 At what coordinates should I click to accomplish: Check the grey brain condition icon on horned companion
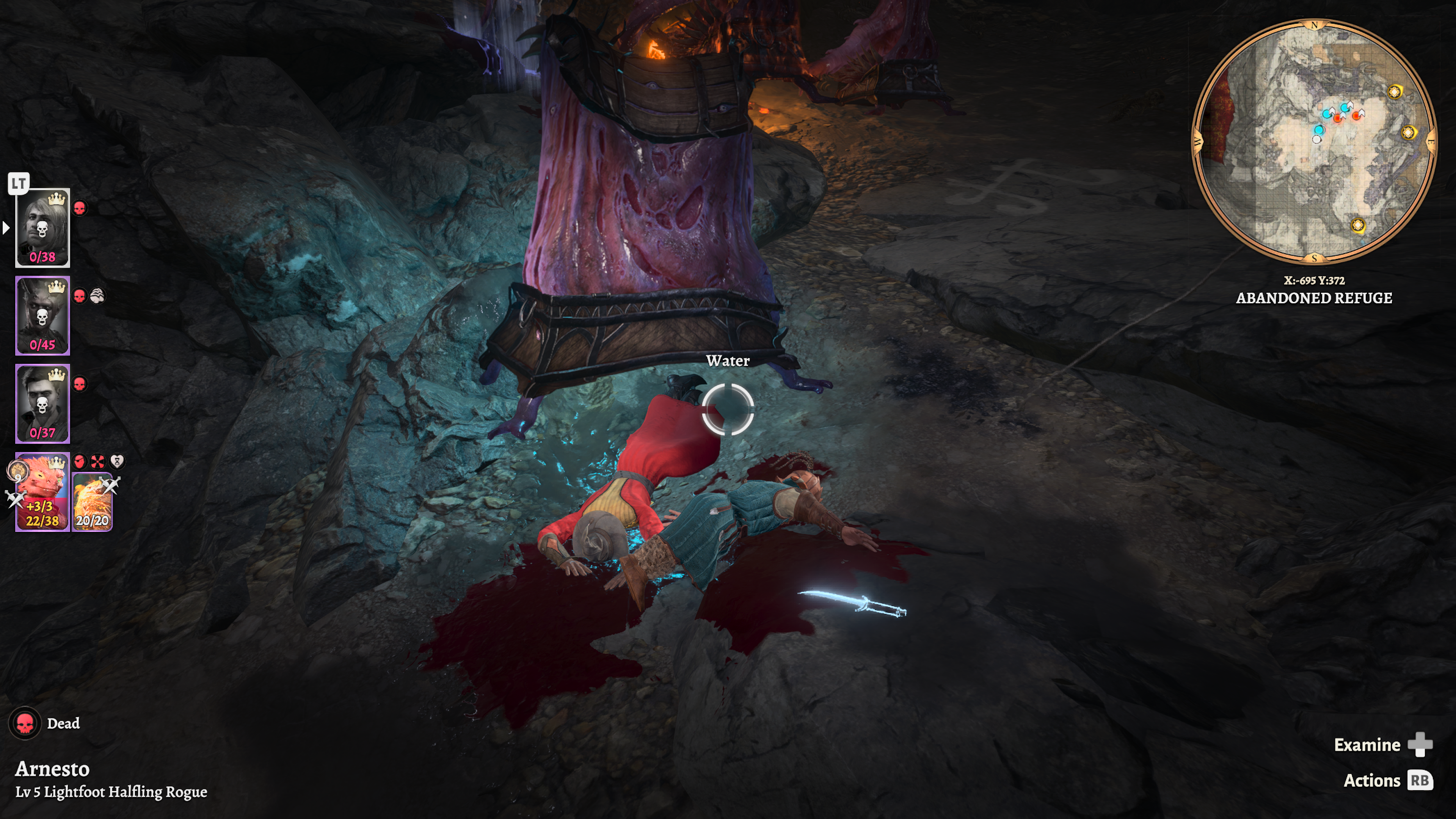click(x=98, y=296)
